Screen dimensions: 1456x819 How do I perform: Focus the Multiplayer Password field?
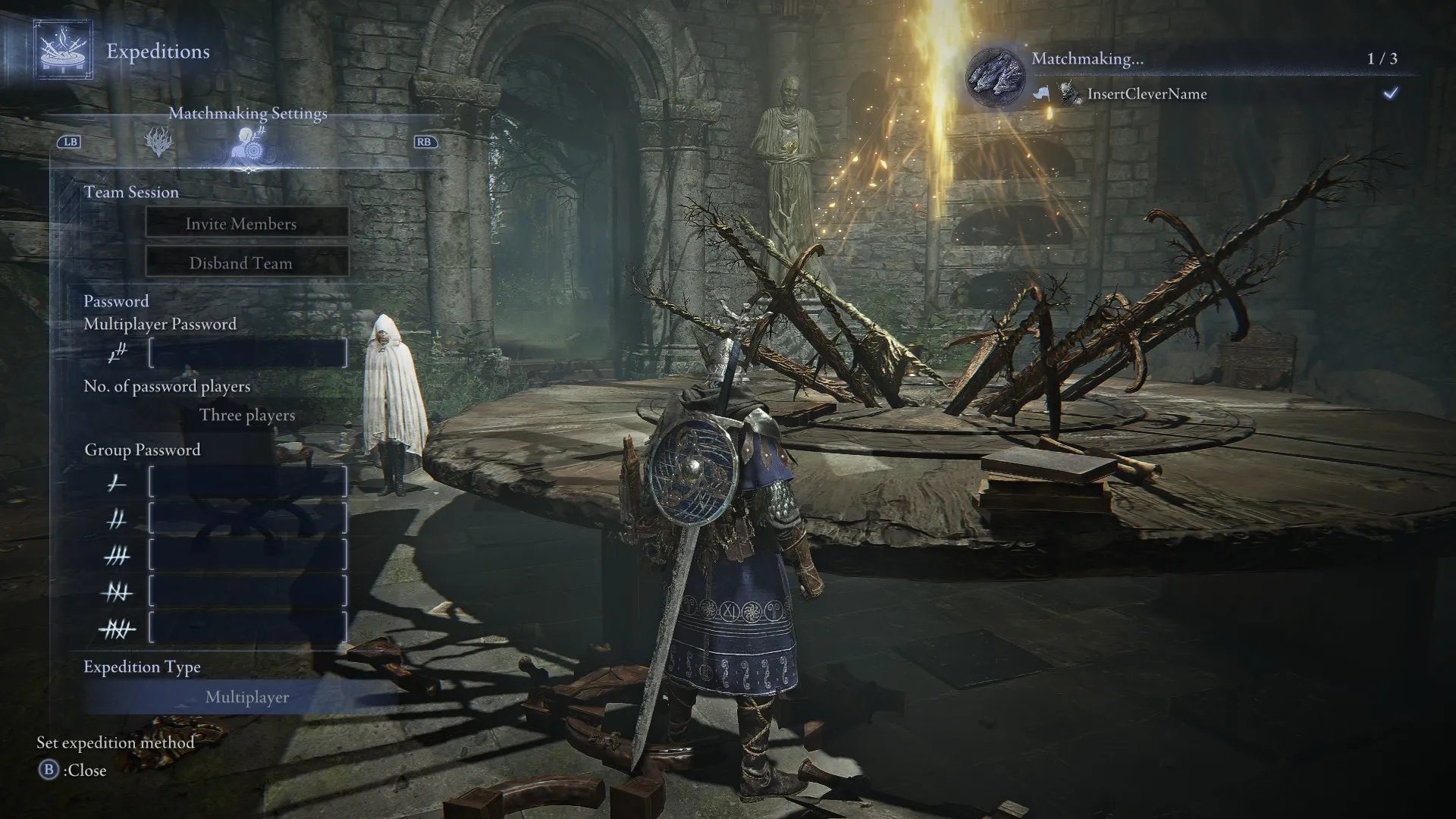coord(248,353)
